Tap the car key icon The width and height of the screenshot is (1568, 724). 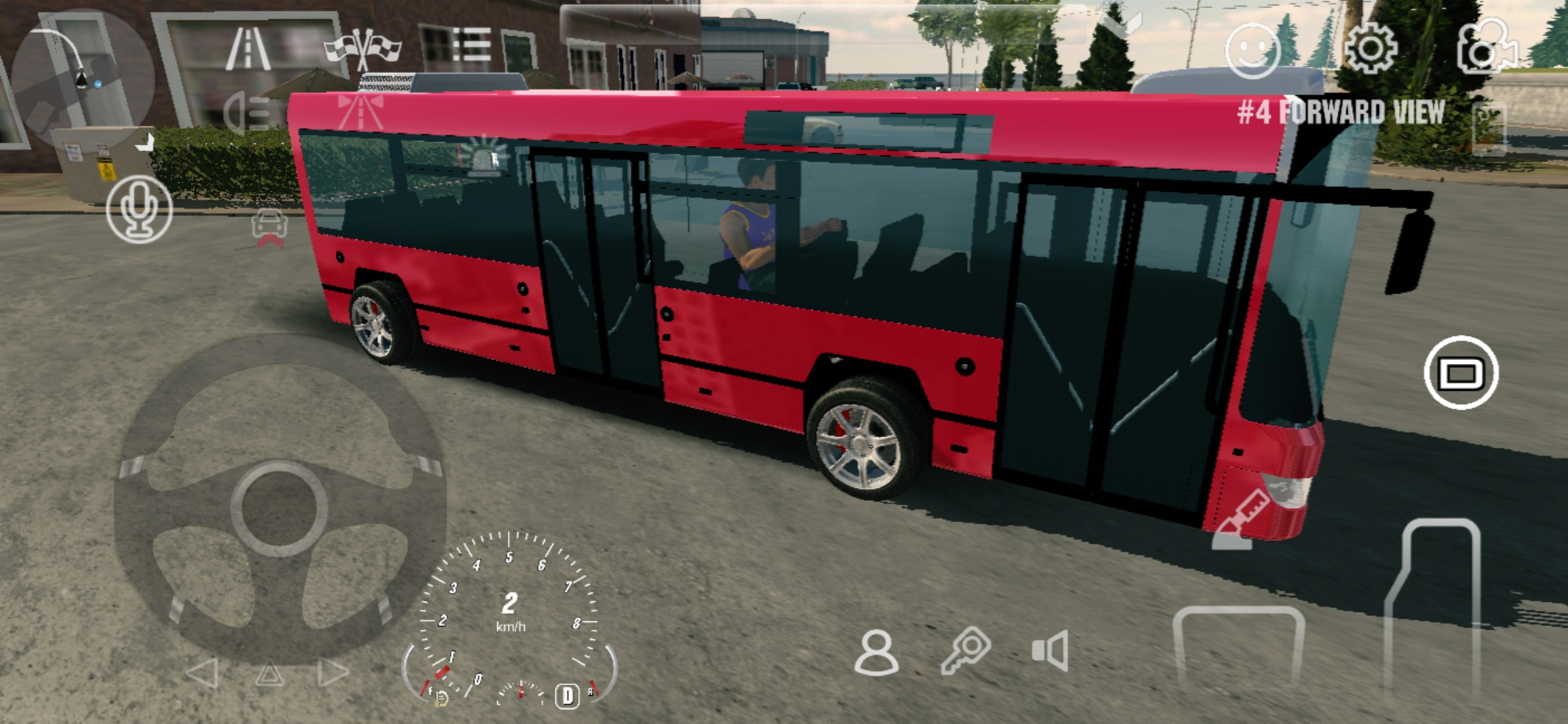[x=965, y=650]
